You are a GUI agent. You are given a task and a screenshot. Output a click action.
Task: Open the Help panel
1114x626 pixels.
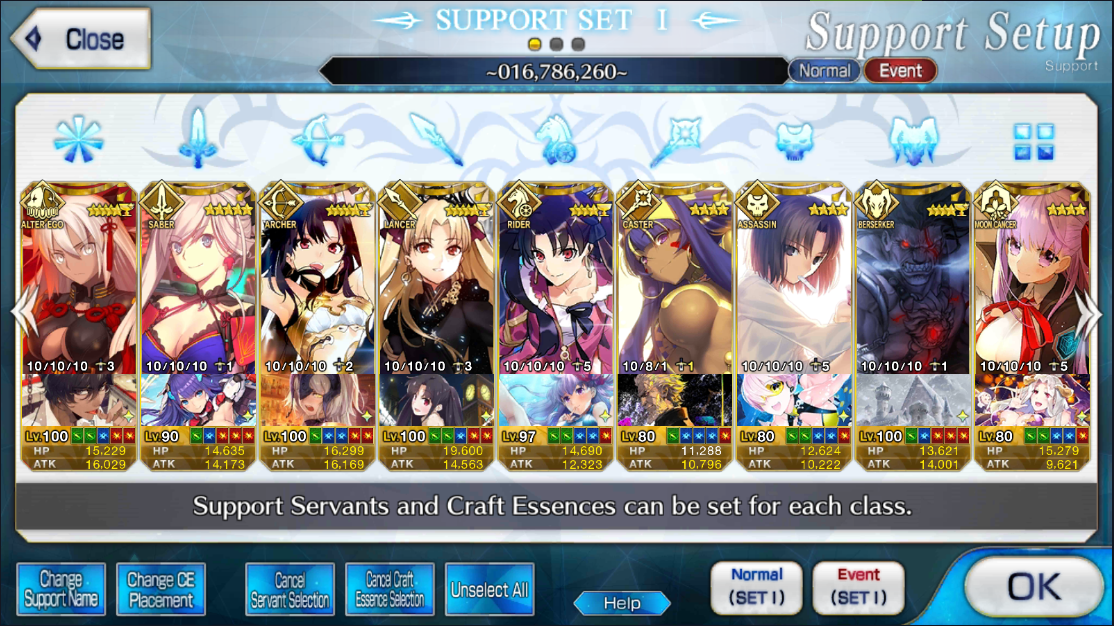(x=621, y=603)
